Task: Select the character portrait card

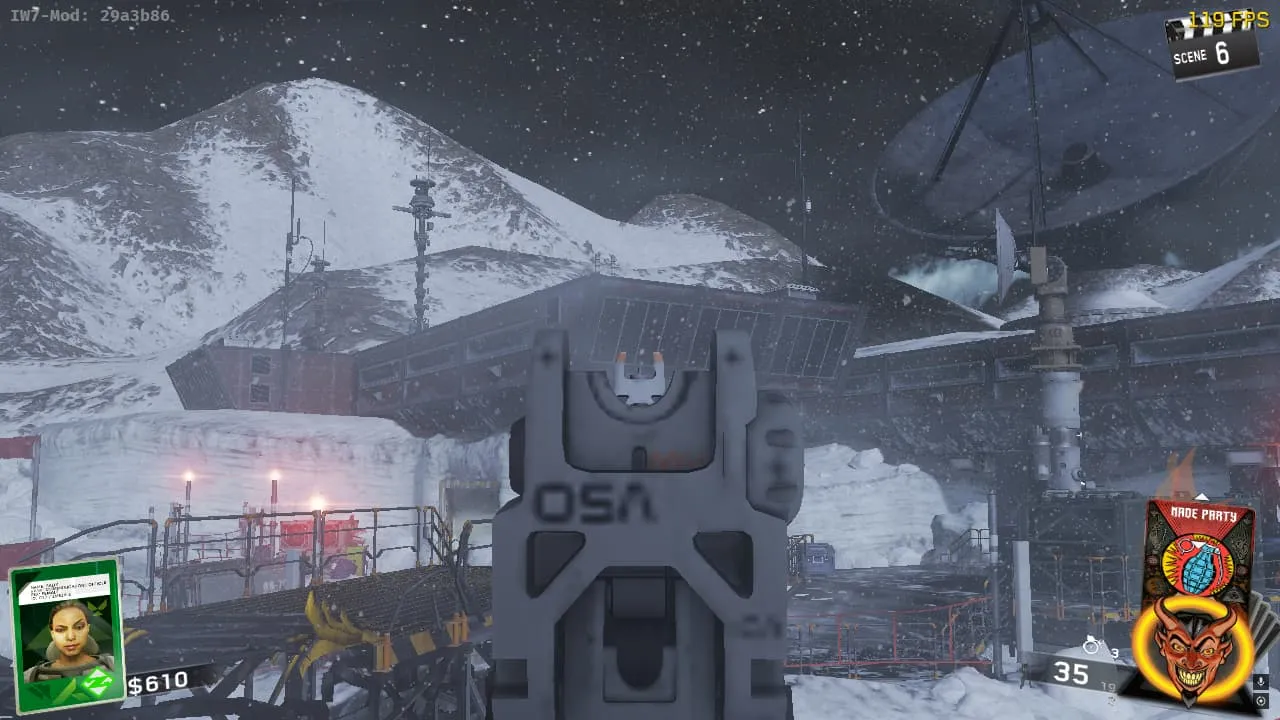Action: pyautogui.click(x=68, y=634)
